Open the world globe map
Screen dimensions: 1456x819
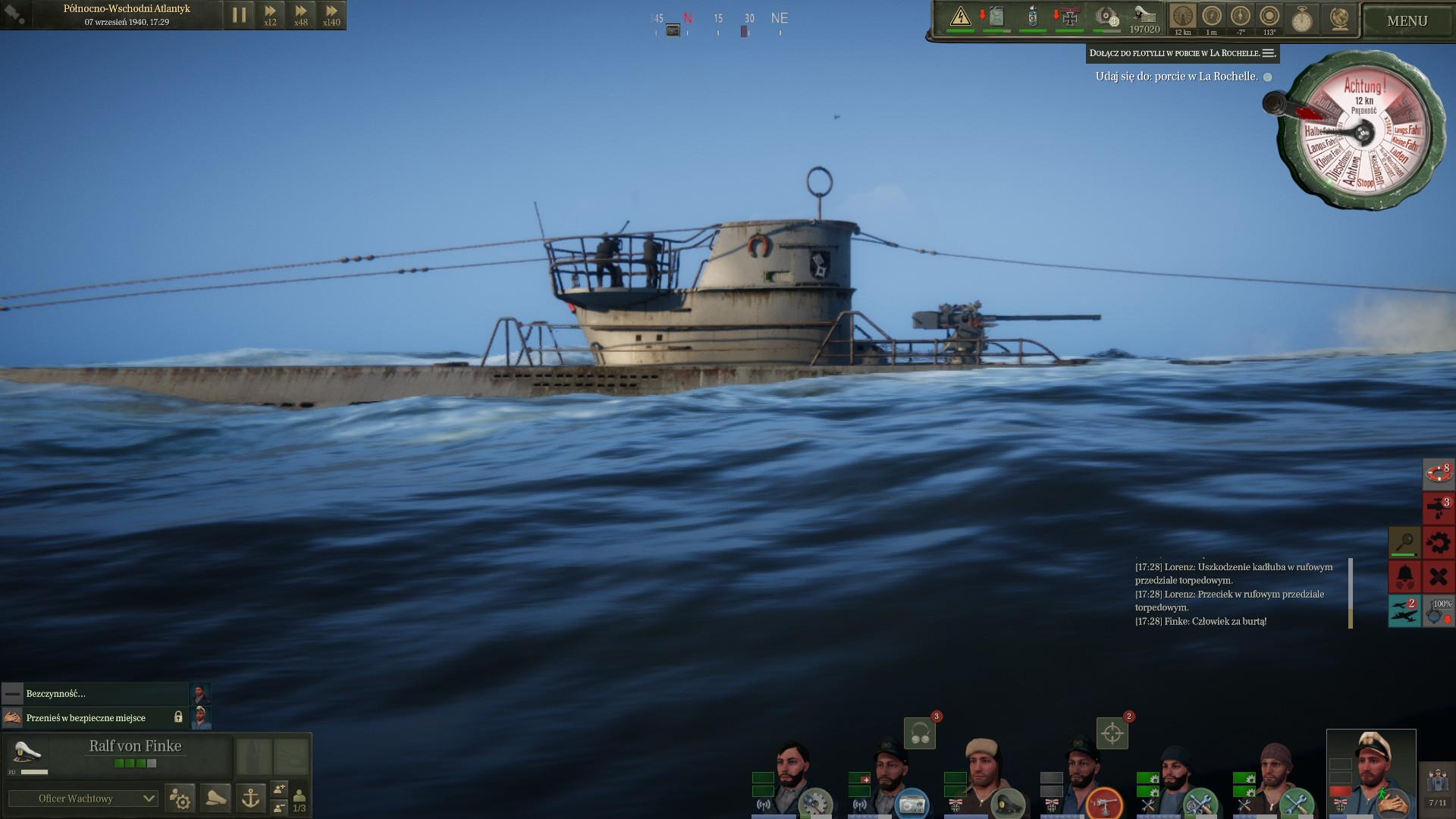[x=1340, y=19]
